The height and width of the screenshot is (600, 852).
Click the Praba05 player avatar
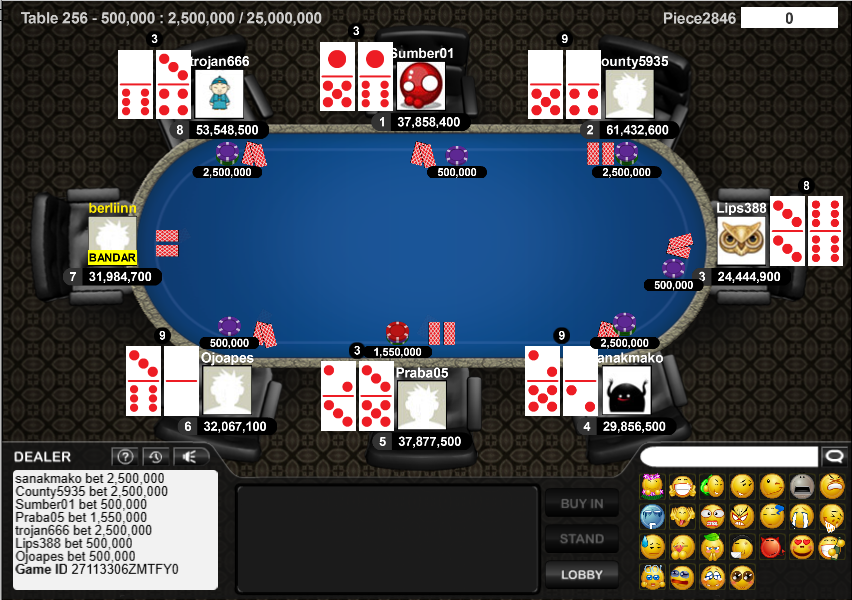click(x=421, y=405)
